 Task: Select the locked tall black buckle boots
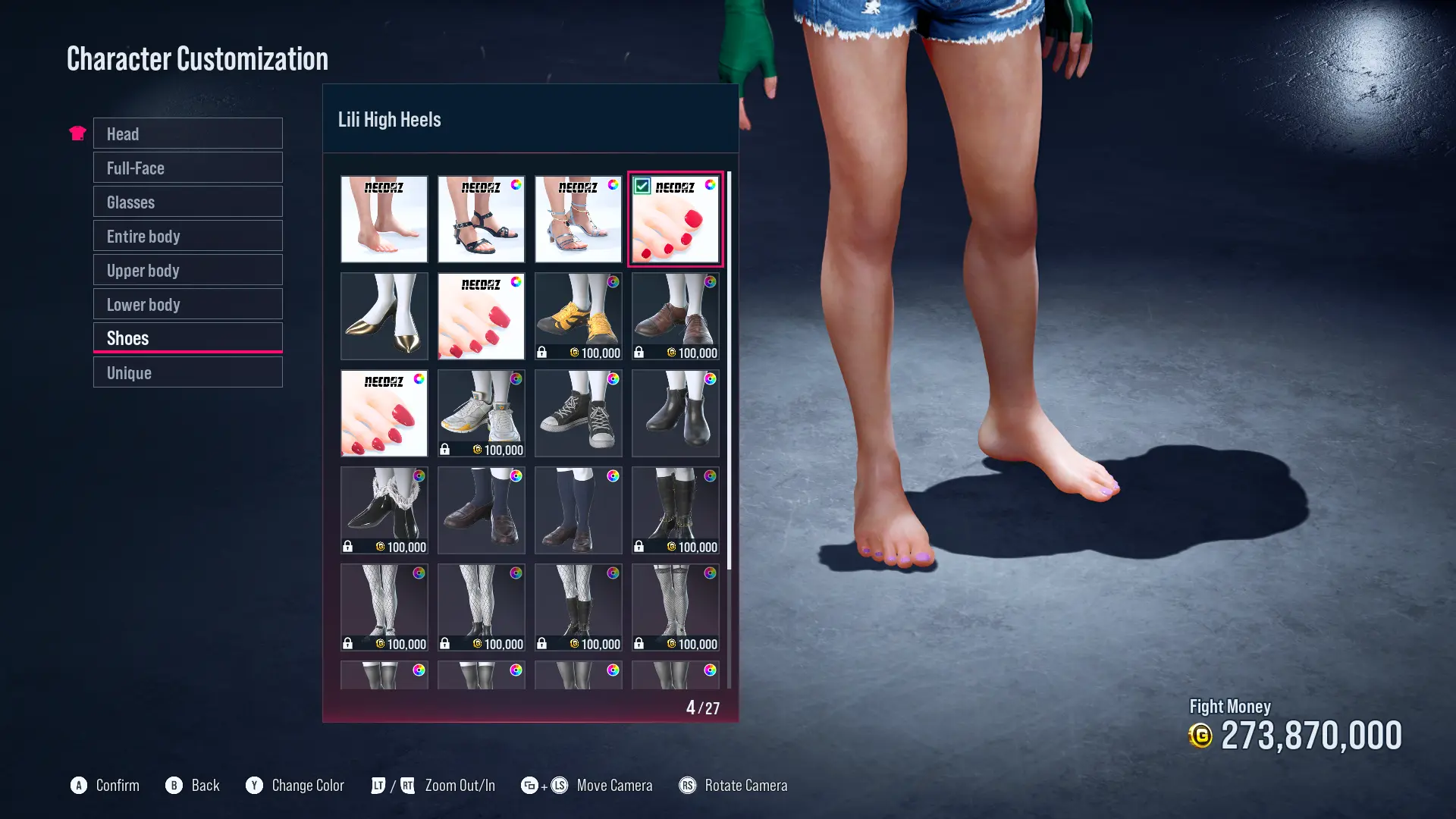(x=675, y=510)
